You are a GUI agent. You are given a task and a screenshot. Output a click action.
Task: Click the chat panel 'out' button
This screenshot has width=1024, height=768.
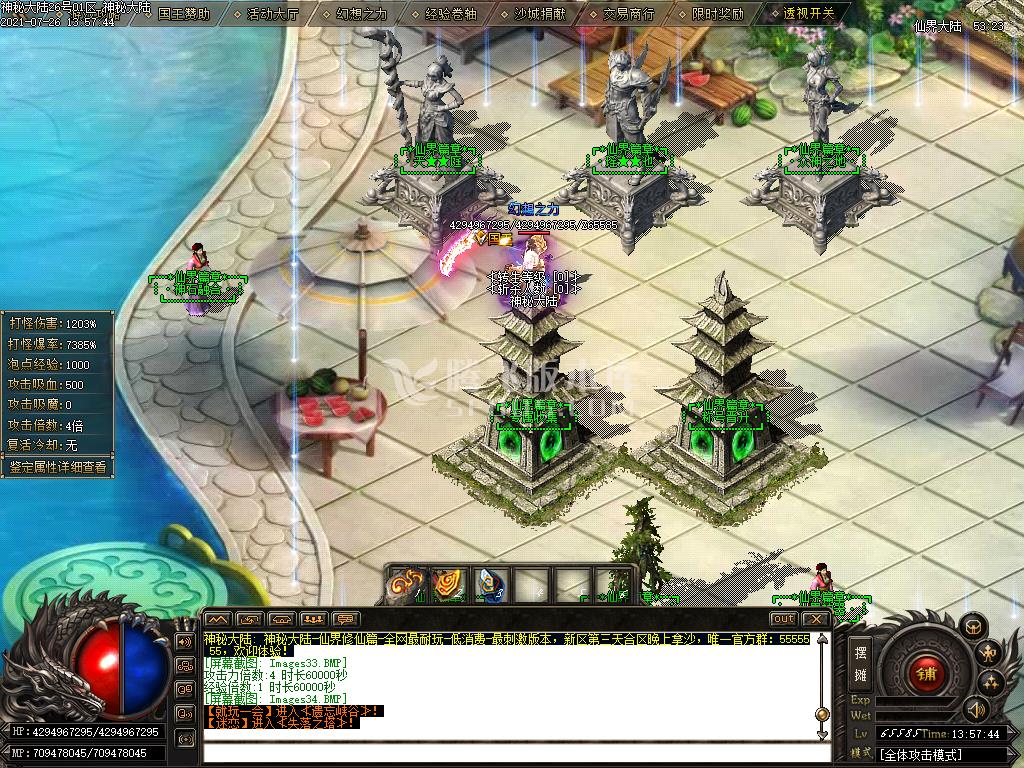784,619
